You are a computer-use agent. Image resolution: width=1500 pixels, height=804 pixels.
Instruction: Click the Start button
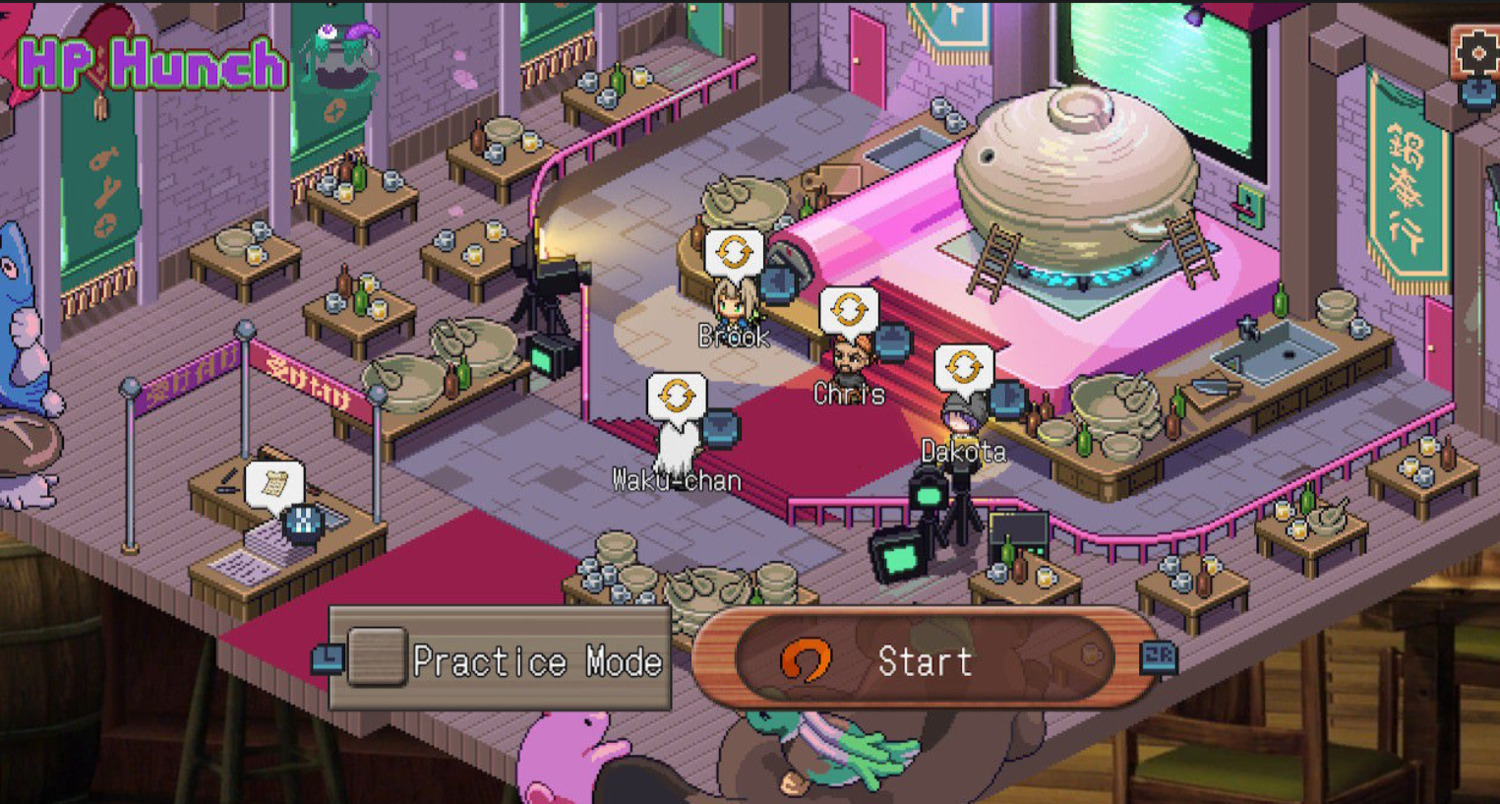click(922, 661)
